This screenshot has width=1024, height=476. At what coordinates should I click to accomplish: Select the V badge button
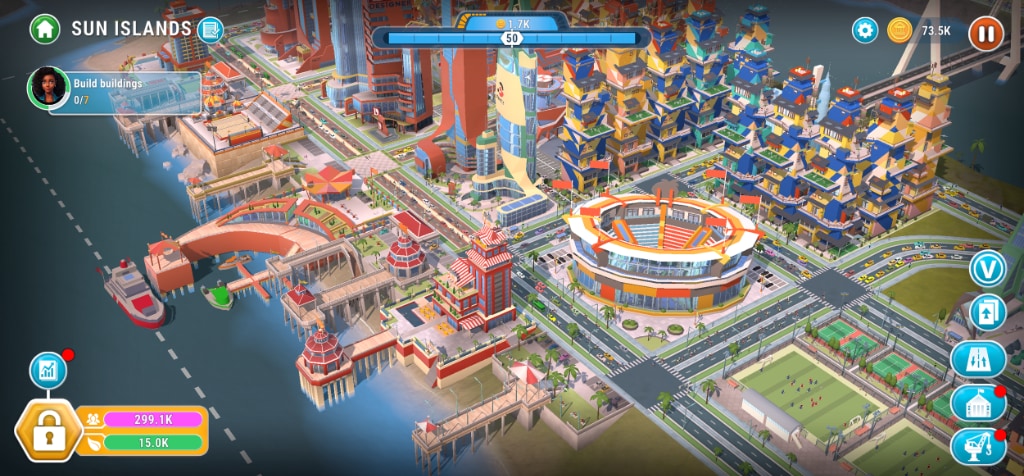987,268
